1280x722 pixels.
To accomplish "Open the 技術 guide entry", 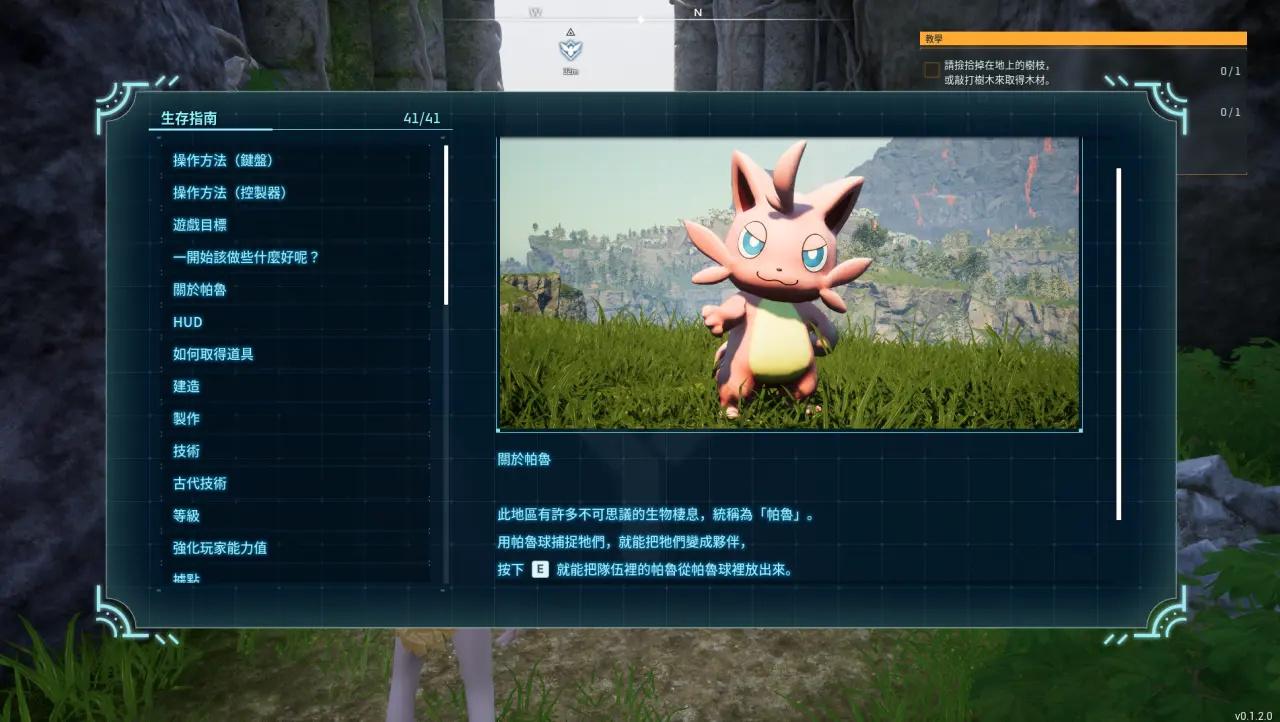I will point(187,451).
